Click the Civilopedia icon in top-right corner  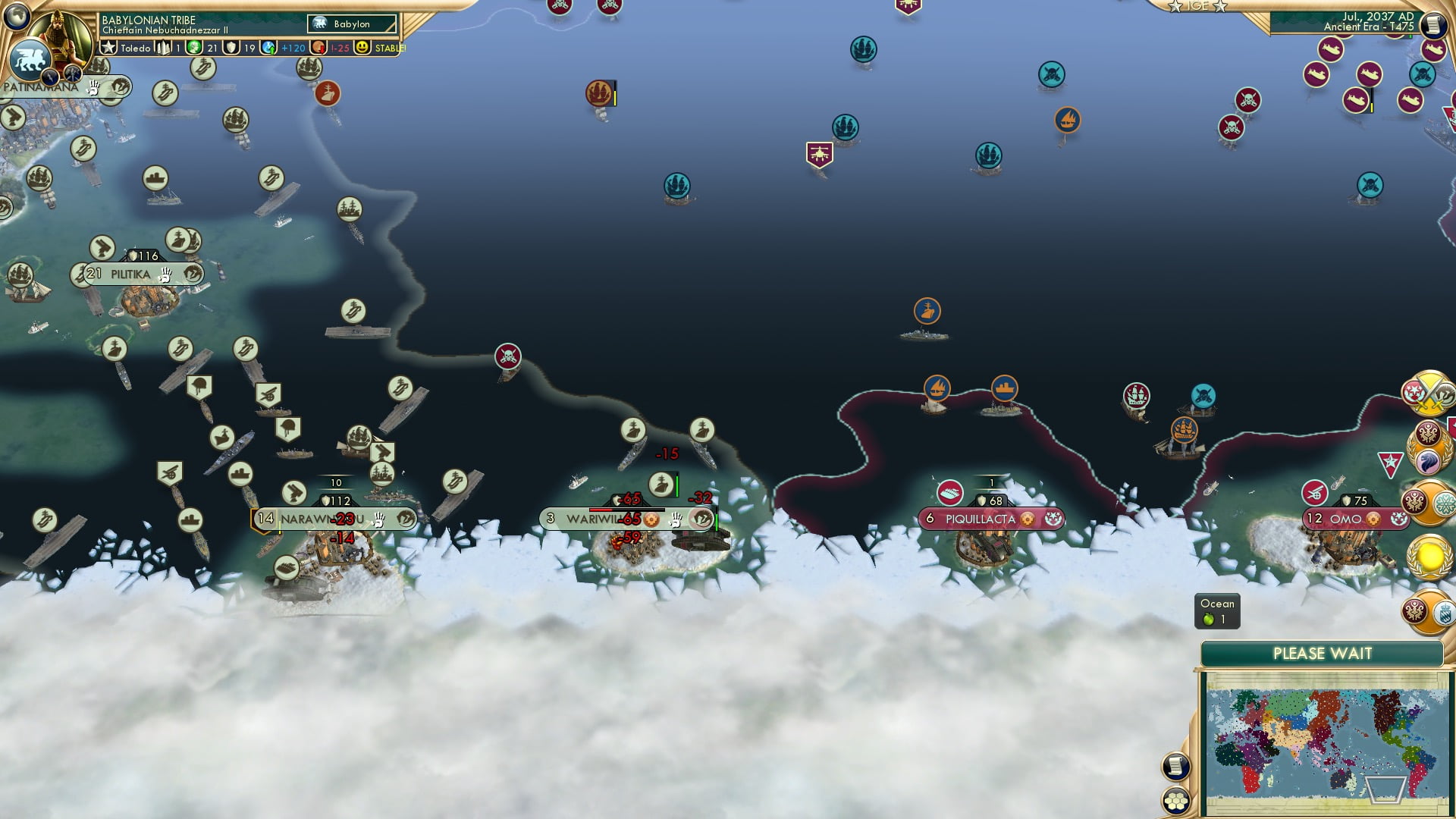(1432, 25)
